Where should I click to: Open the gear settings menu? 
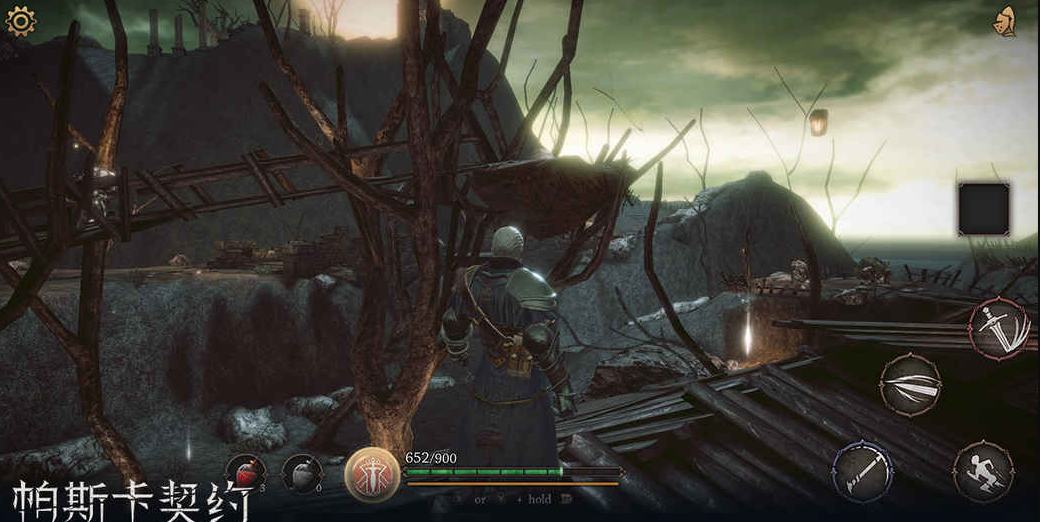[20, 20]
